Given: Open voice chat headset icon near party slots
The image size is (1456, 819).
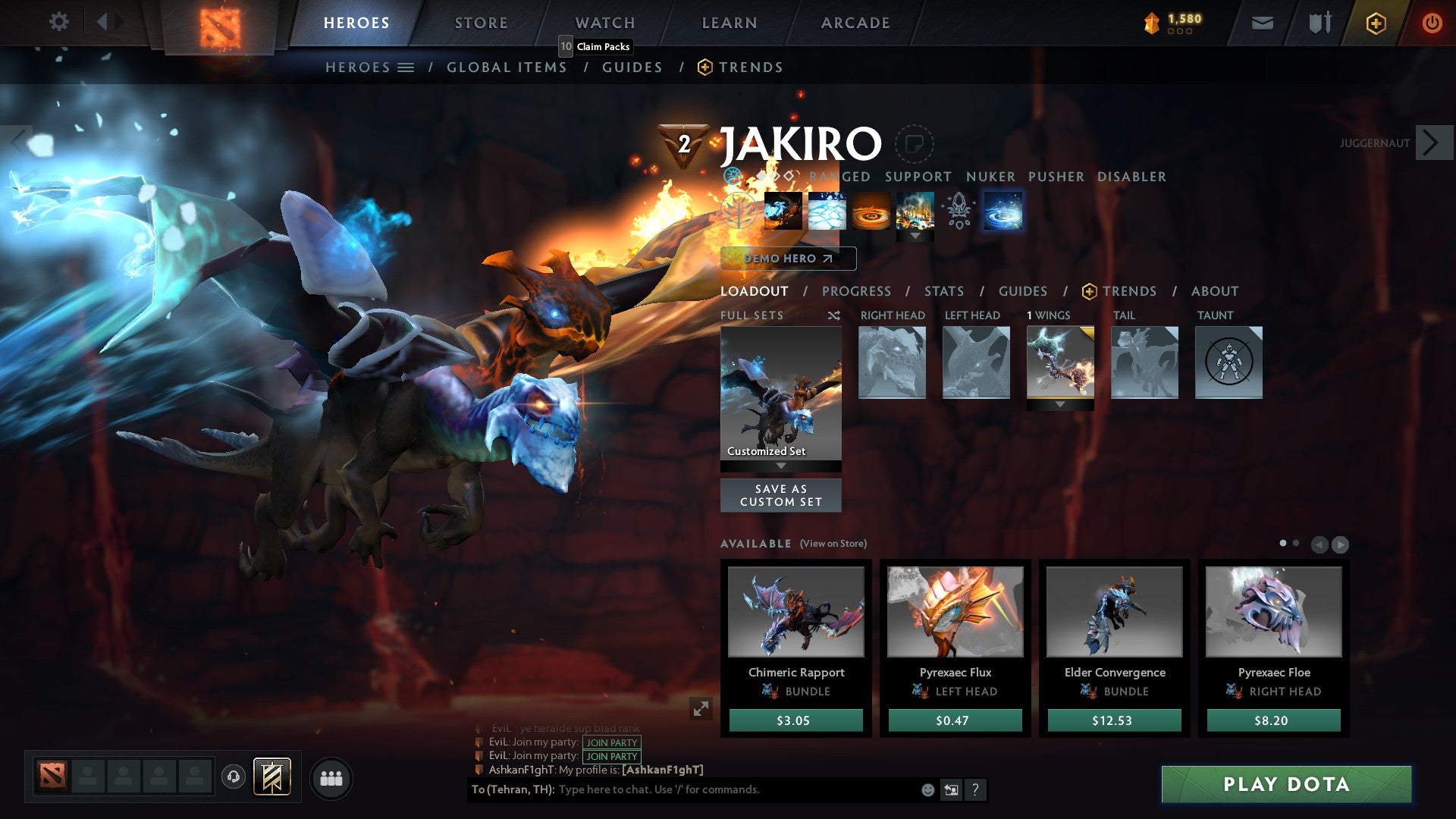Looking at the screenshot, I should pyautogui.click(x=235, y=777).
